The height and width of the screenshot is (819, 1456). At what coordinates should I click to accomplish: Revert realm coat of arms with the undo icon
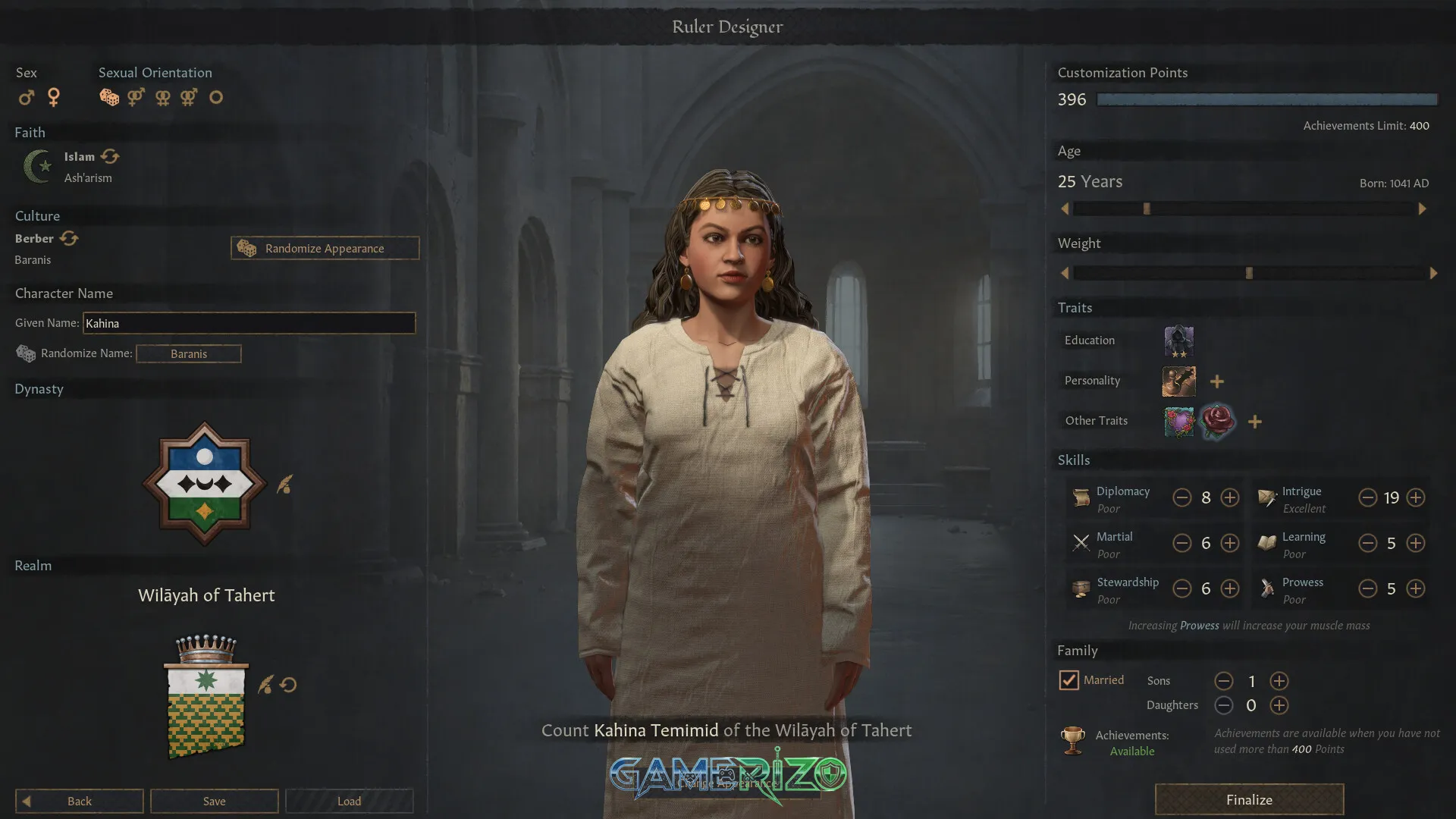tap(287, 684)
